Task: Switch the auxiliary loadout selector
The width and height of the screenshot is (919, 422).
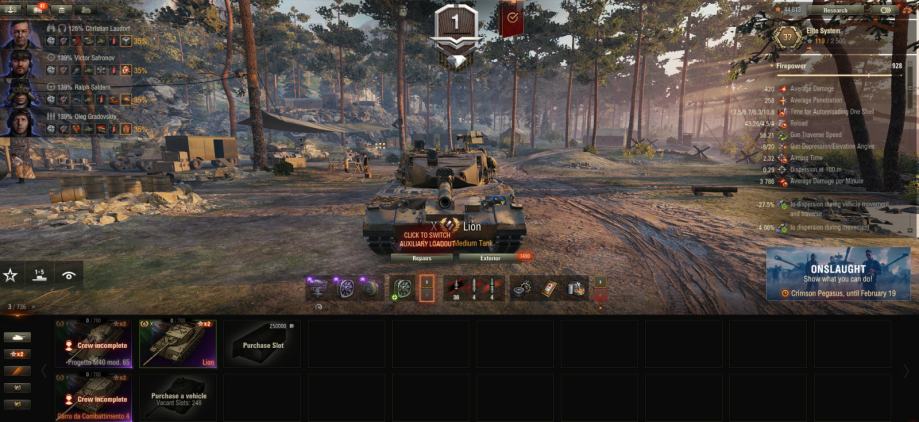Action: (427, 288)
